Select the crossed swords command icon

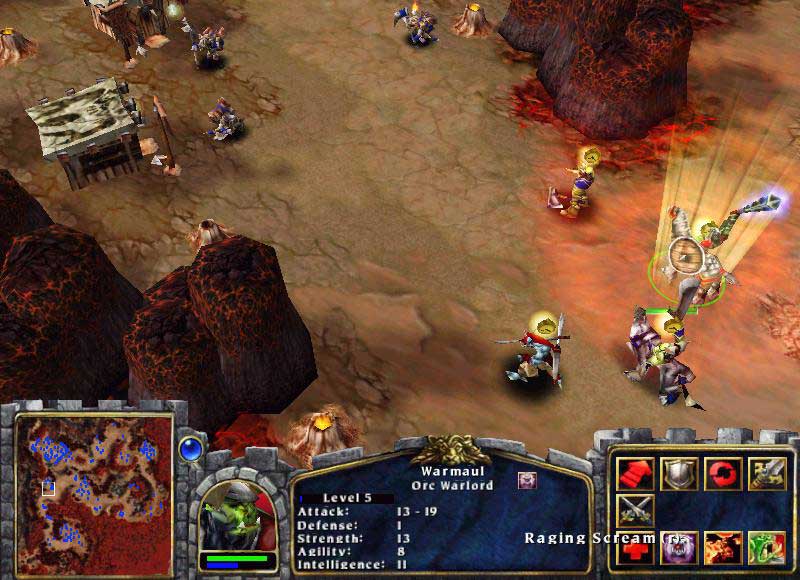coord(634,509)
